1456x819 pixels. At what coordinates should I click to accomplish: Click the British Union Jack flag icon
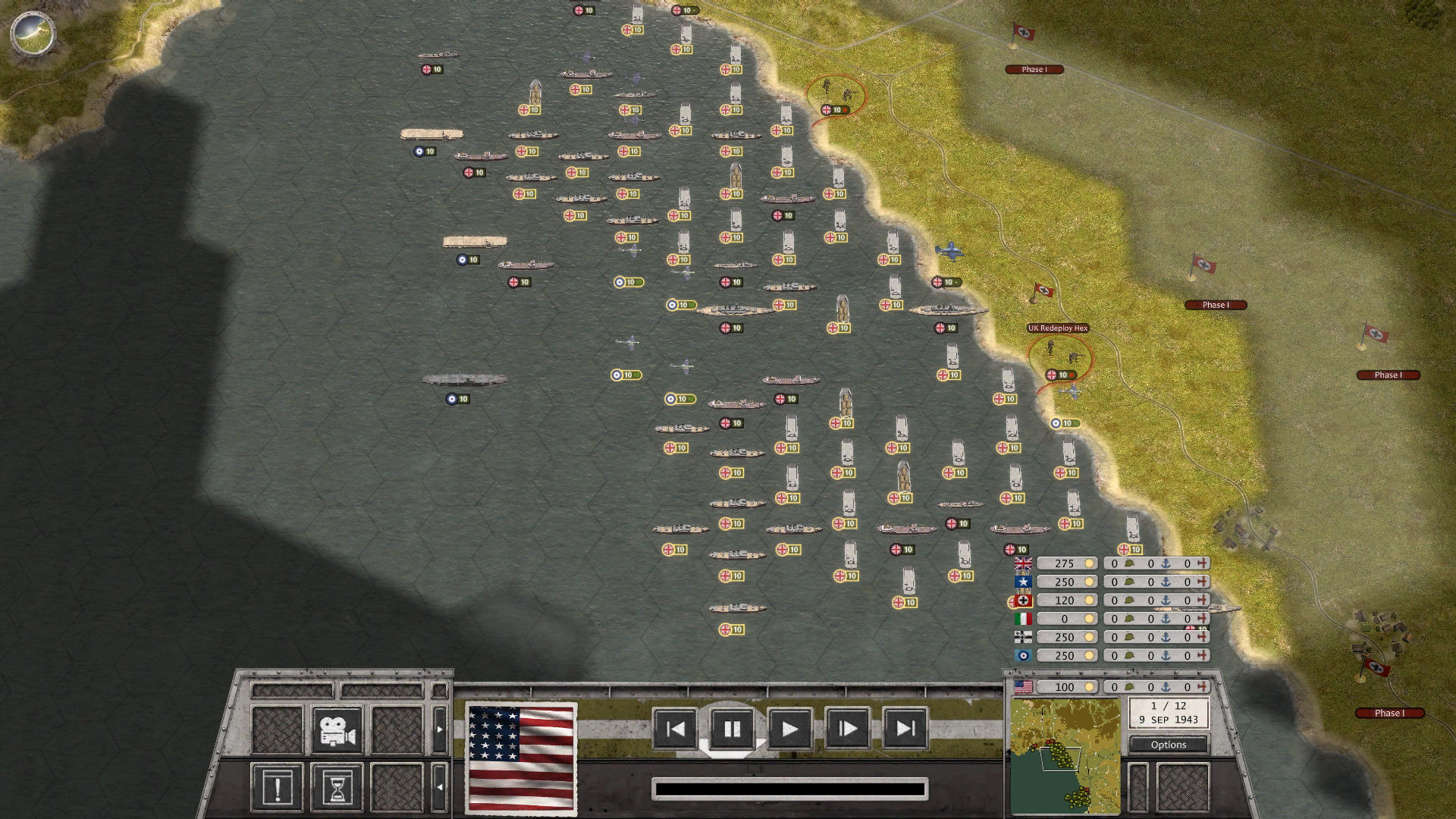(1022, 563)
